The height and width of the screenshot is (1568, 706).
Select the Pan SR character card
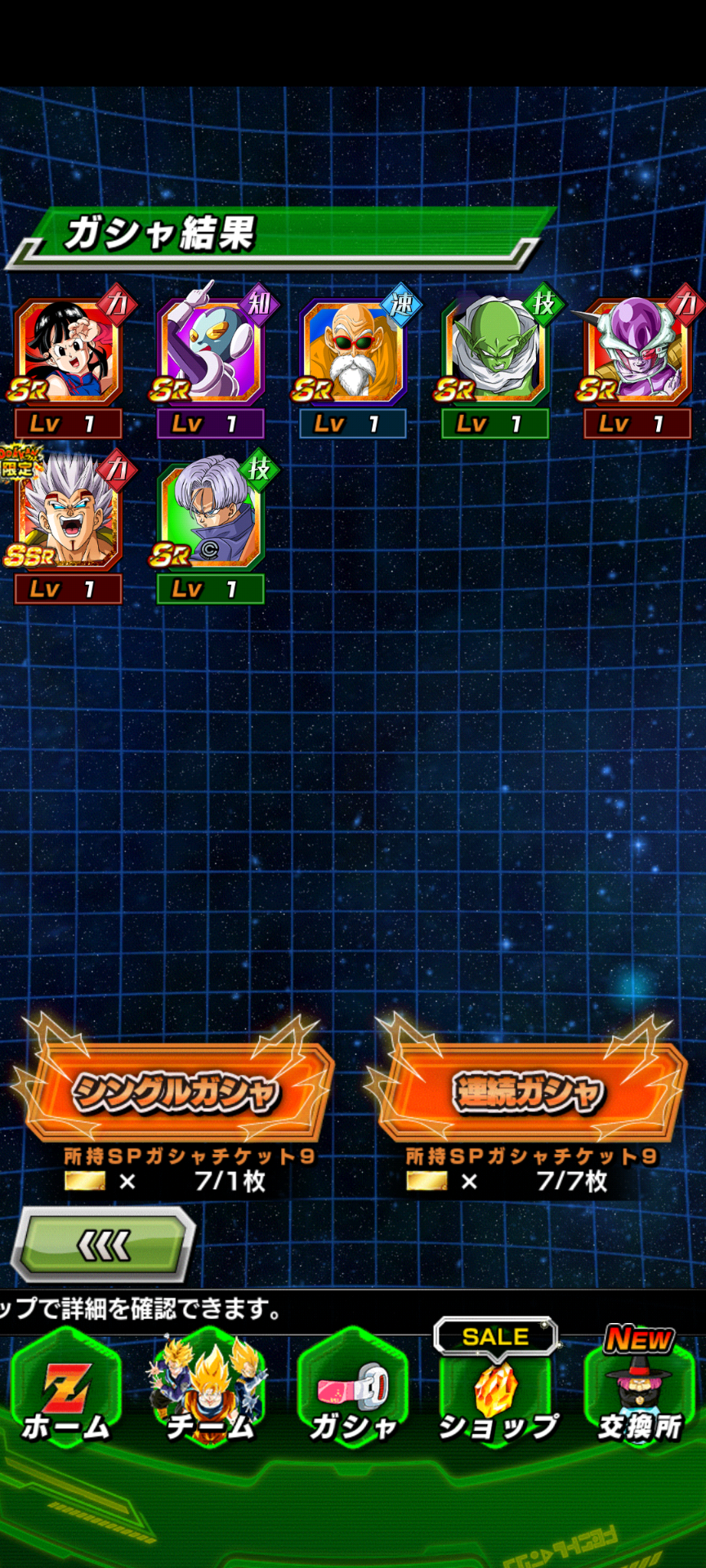click(x=69, y=353)
